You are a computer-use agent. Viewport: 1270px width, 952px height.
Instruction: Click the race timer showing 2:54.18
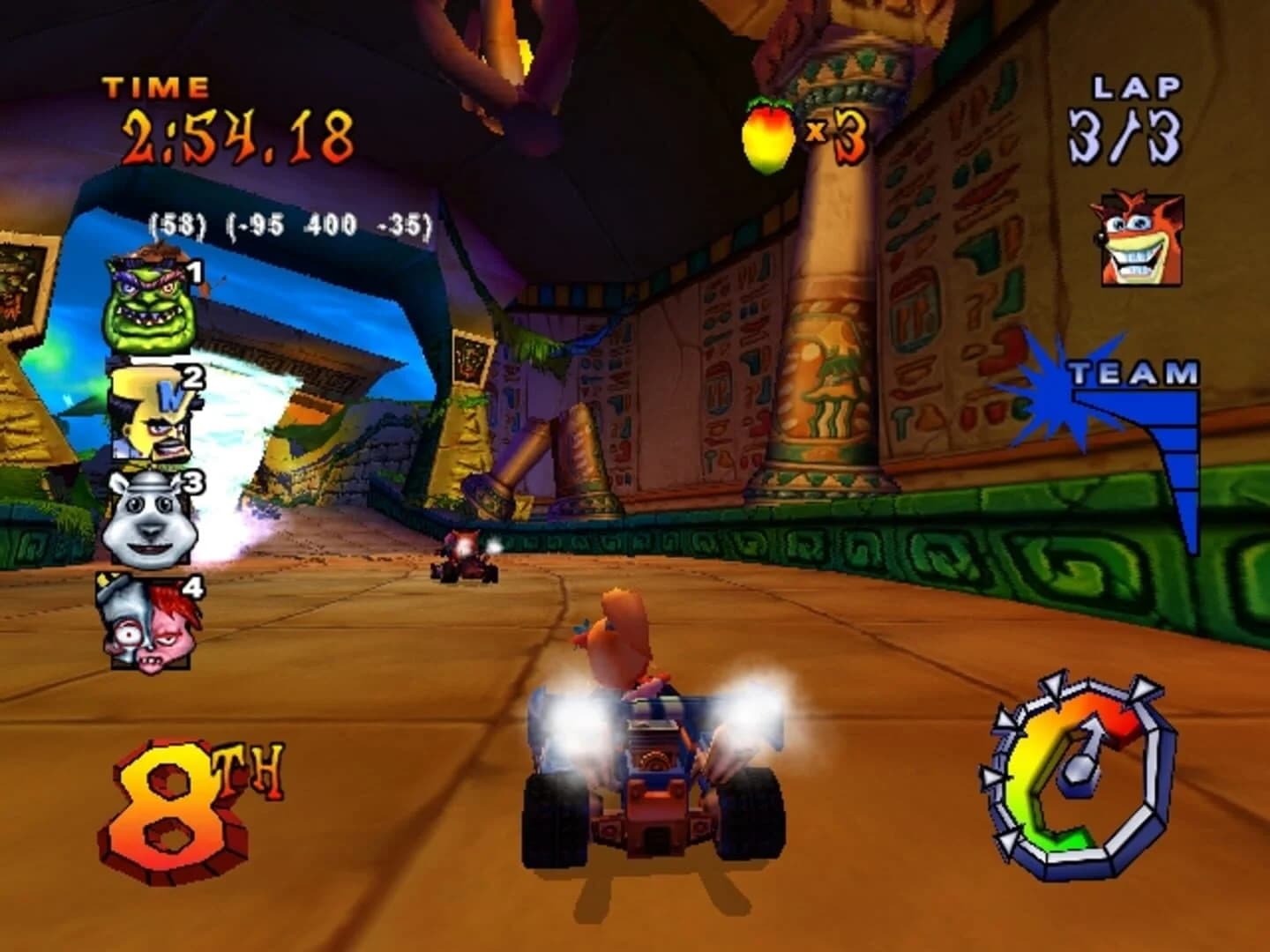coord(238,137)
